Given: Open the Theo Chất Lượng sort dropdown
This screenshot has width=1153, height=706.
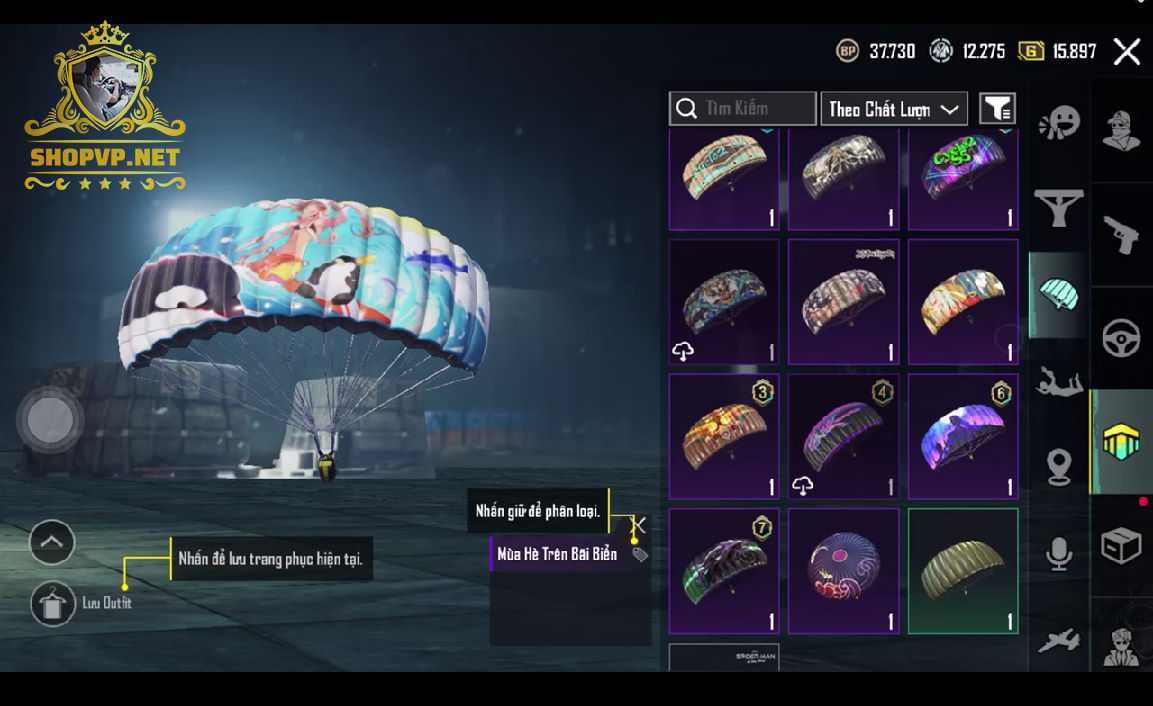Looking at the screenshot, I should tap(894, 109).
